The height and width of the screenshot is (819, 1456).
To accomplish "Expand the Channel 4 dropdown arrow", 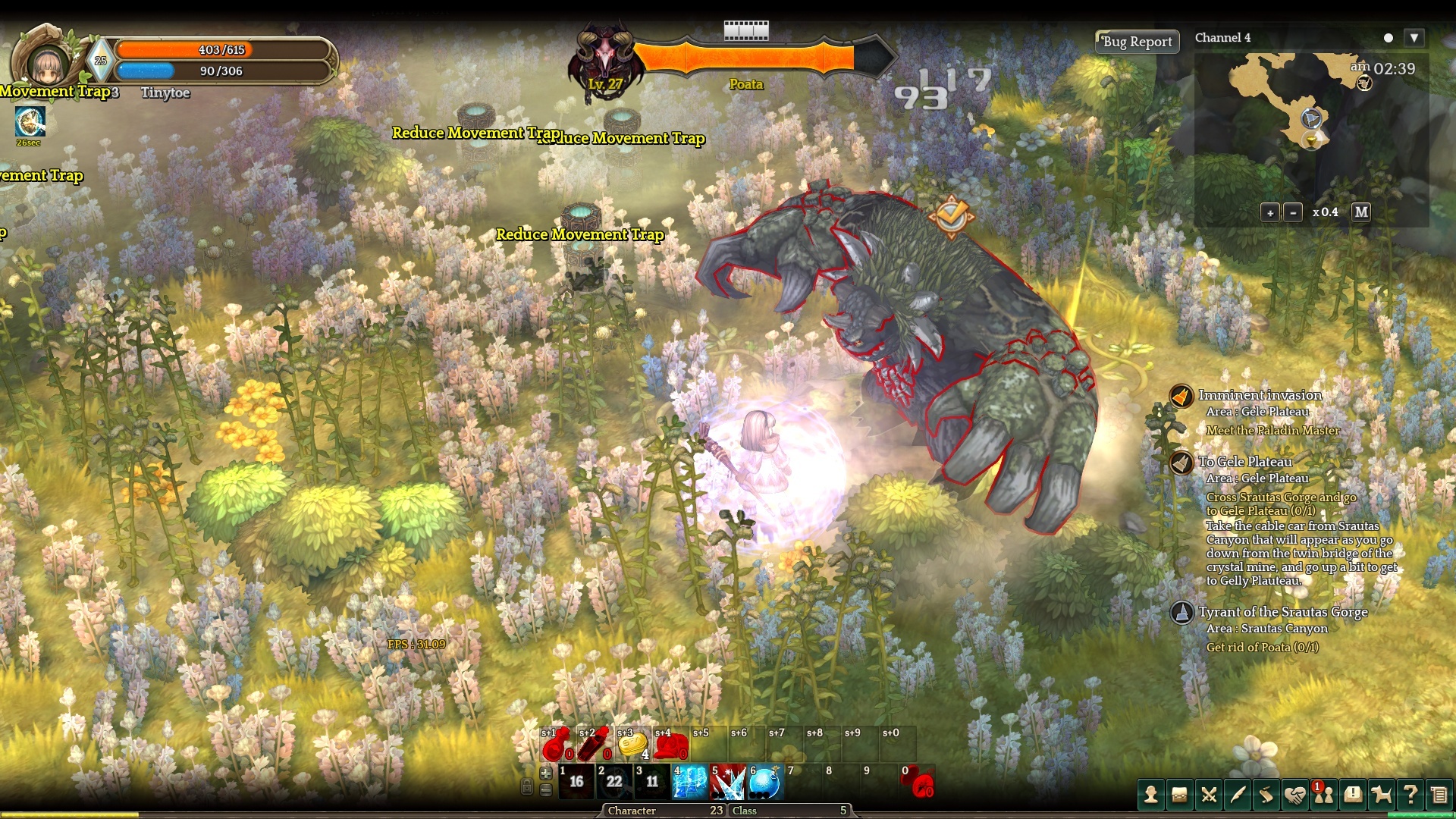I will click(x=1414, y=38).
